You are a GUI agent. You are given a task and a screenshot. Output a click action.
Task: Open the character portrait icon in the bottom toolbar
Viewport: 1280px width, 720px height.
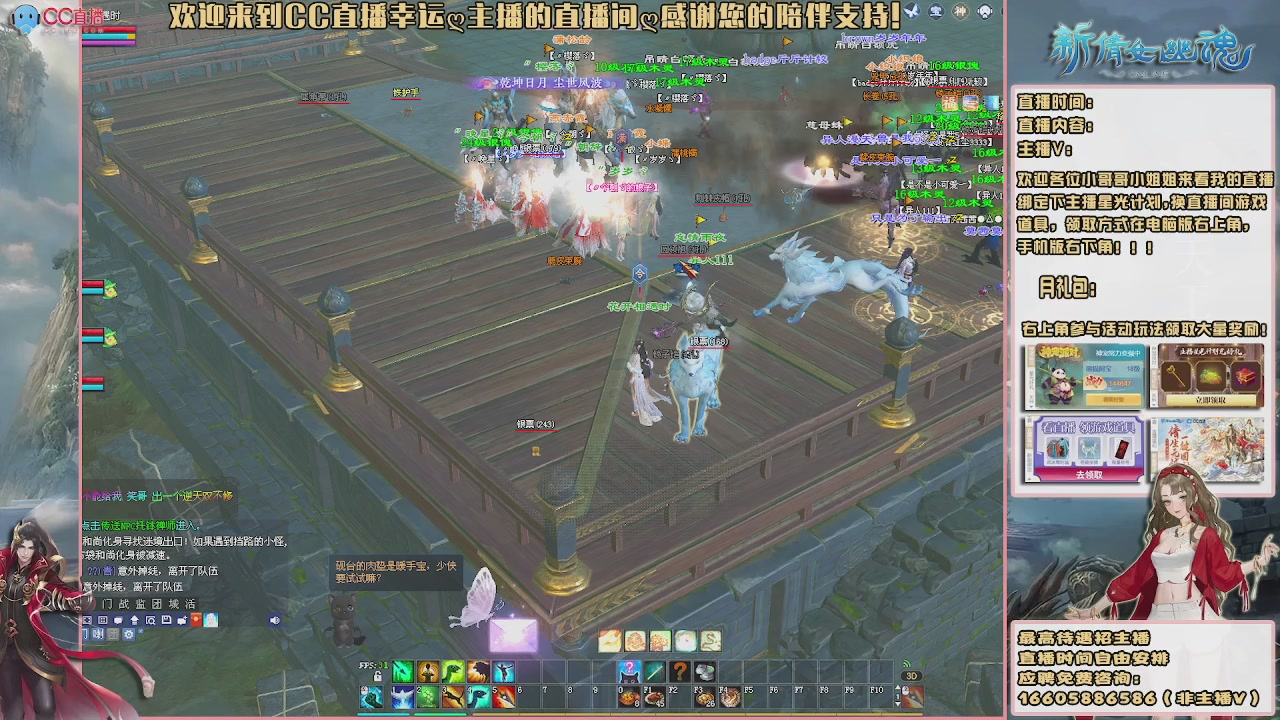coord(211,620)
